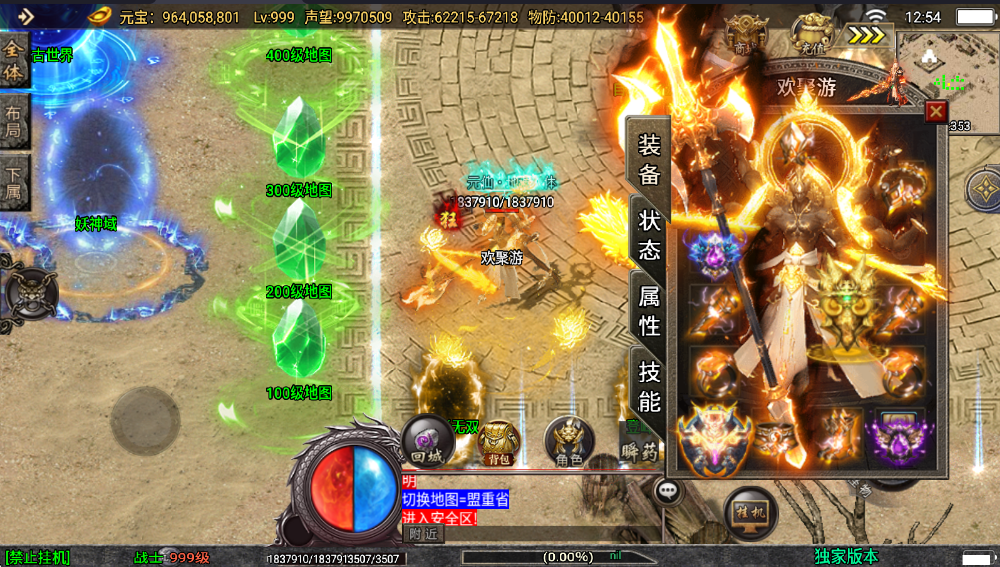Viewport: 1000px width, 567px height.
Task: Select the 下属 subordinates button
Action: point(15,183)
